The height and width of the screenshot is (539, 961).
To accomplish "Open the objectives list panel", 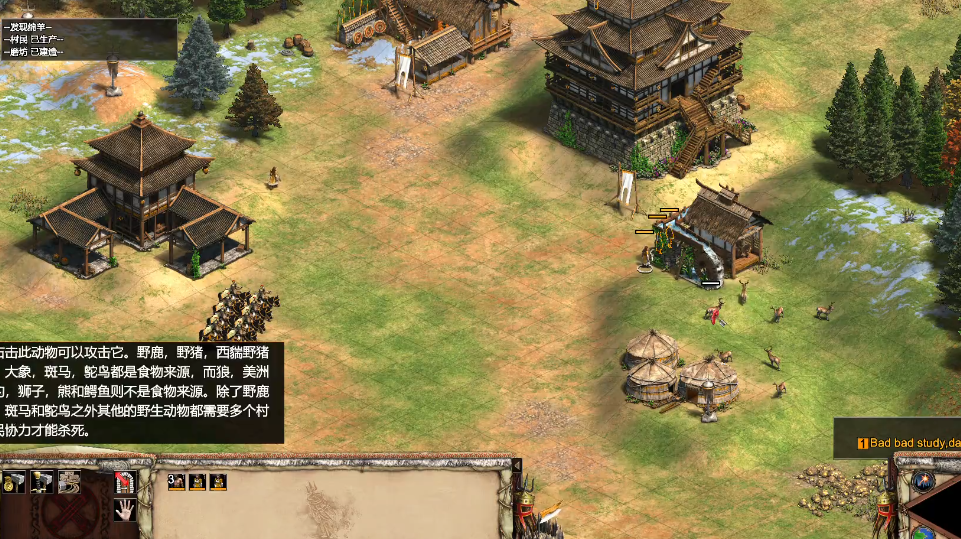I will point(89,39).
